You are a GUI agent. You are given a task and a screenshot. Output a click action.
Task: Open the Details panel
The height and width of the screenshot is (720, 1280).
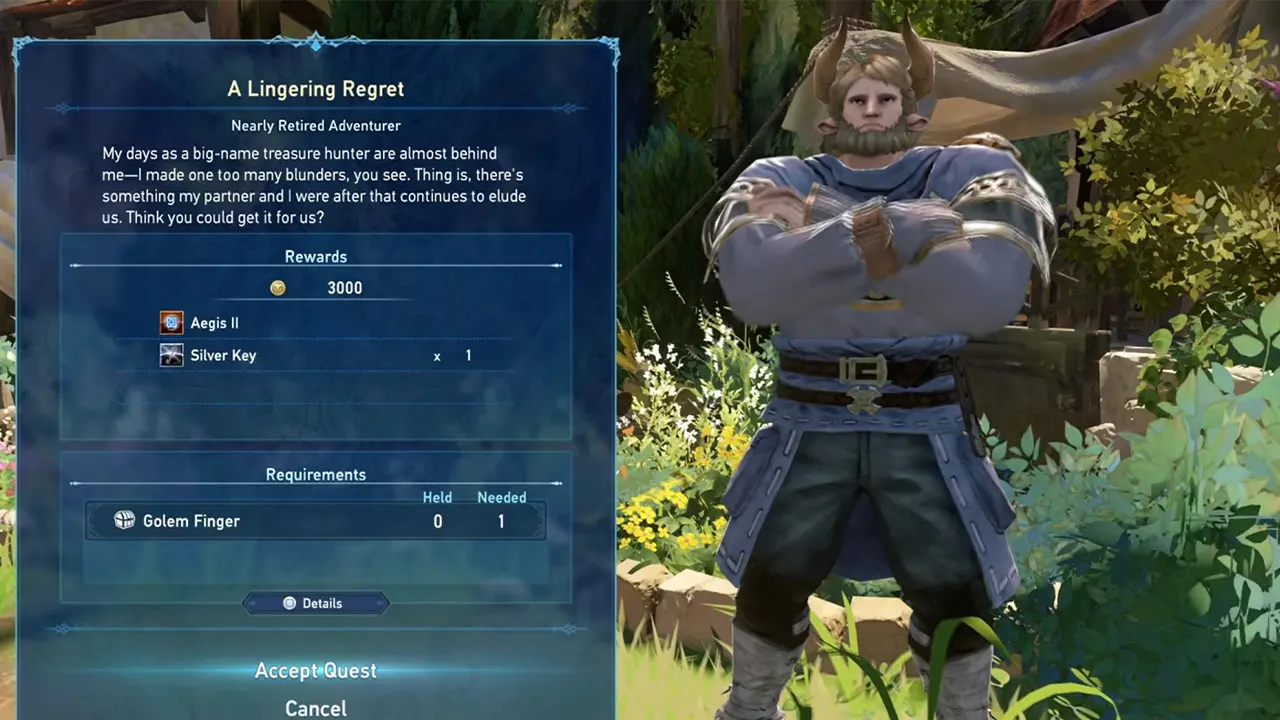tap(316, 603)
